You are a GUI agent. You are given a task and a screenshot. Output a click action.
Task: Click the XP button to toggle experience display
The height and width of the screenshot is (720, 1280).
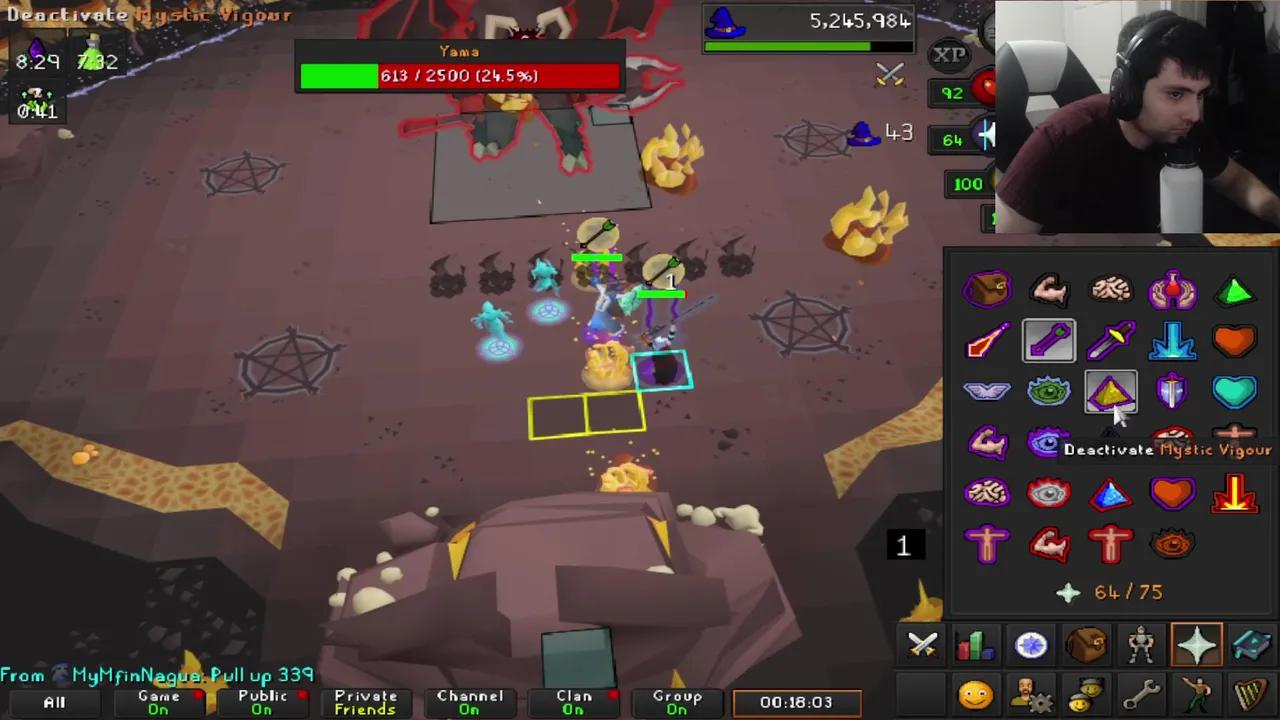pyautogui.click(x=948, y=55)
